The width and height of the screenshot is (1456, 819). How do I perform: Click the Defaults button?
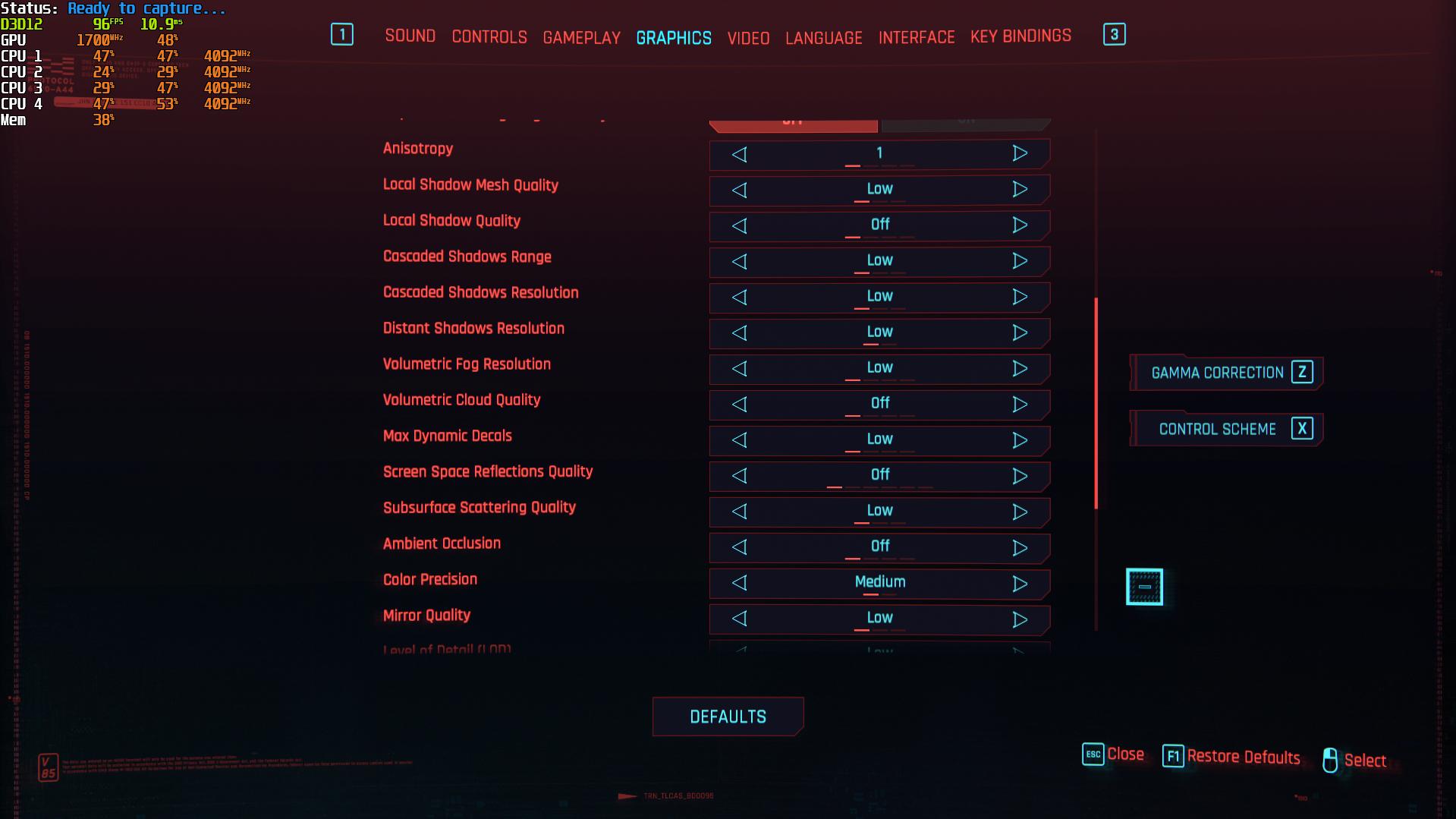(728, 717)
